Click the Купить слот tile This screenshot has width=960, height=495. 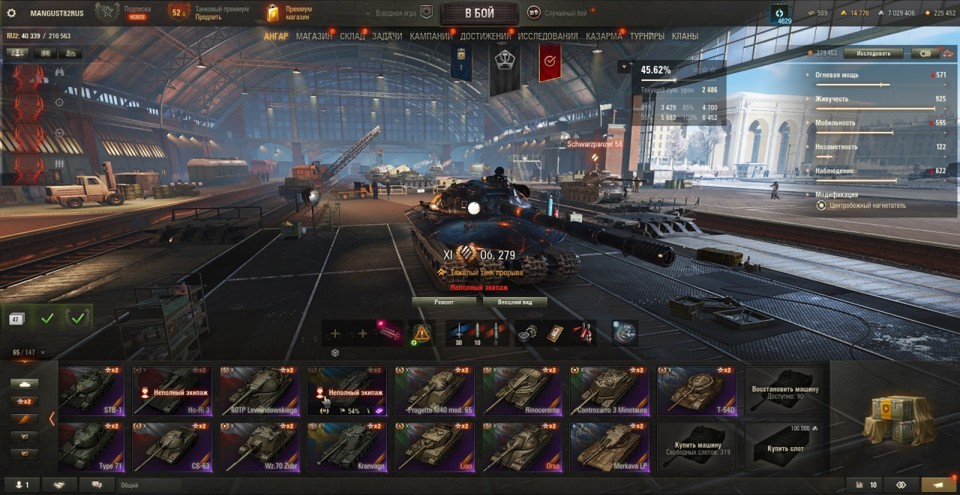tap(785, 446)
